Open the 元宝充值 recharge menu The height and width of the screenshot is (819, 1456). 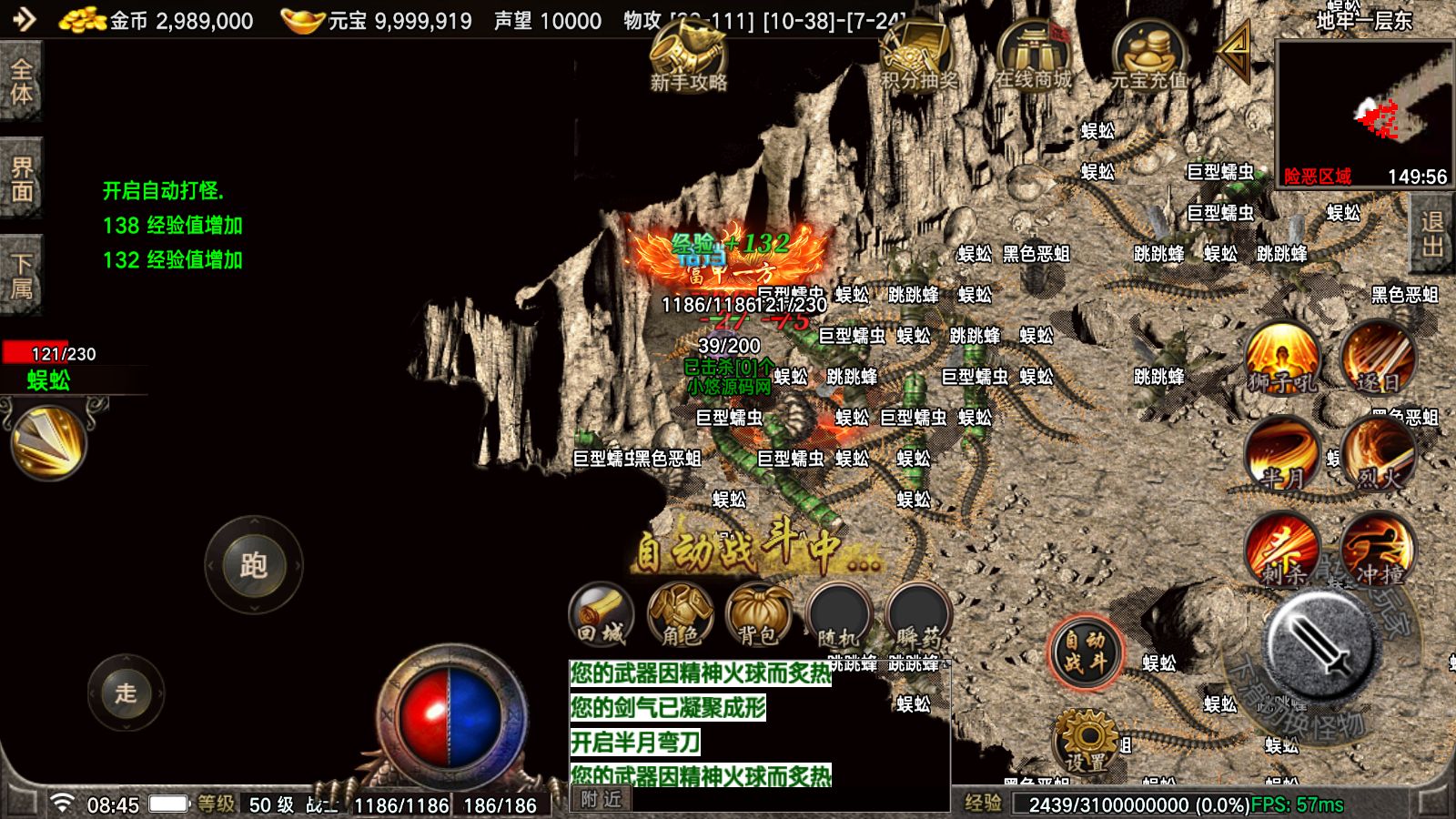1148,56
